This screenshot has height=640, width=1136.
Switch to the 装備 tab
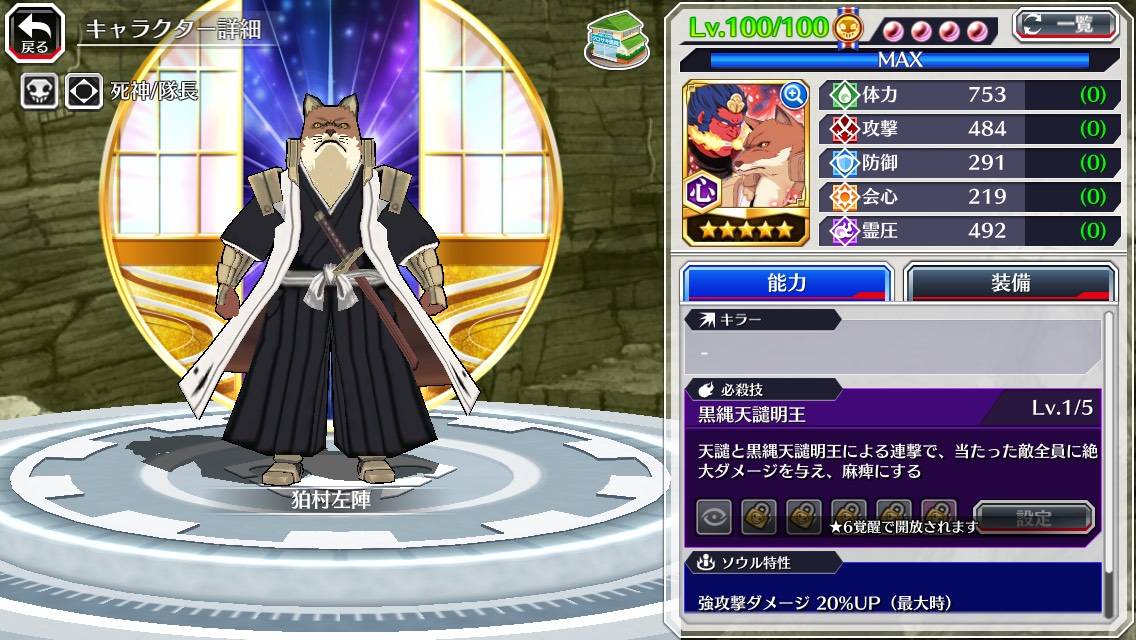1010,283
